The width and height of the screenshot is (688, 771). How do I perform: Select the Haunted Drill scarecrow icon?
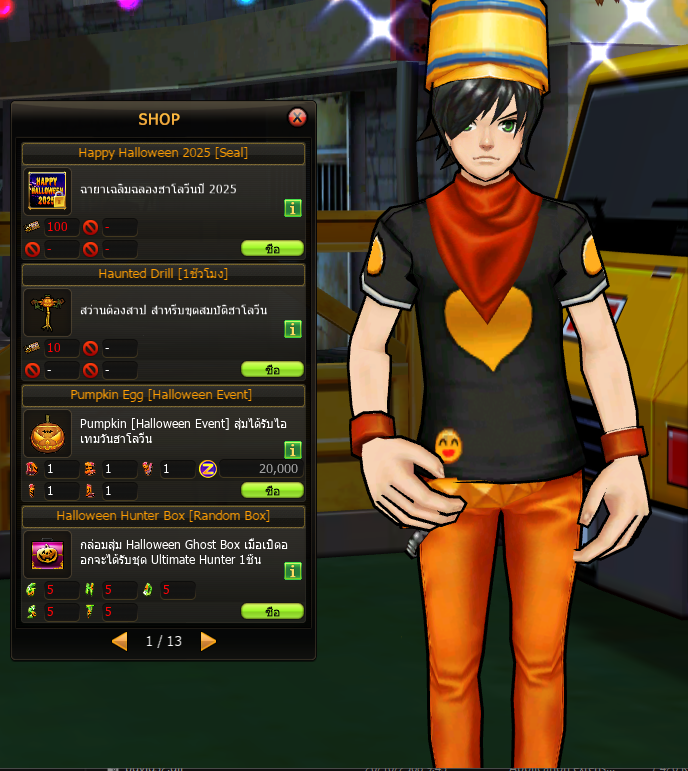coord(47,312)
